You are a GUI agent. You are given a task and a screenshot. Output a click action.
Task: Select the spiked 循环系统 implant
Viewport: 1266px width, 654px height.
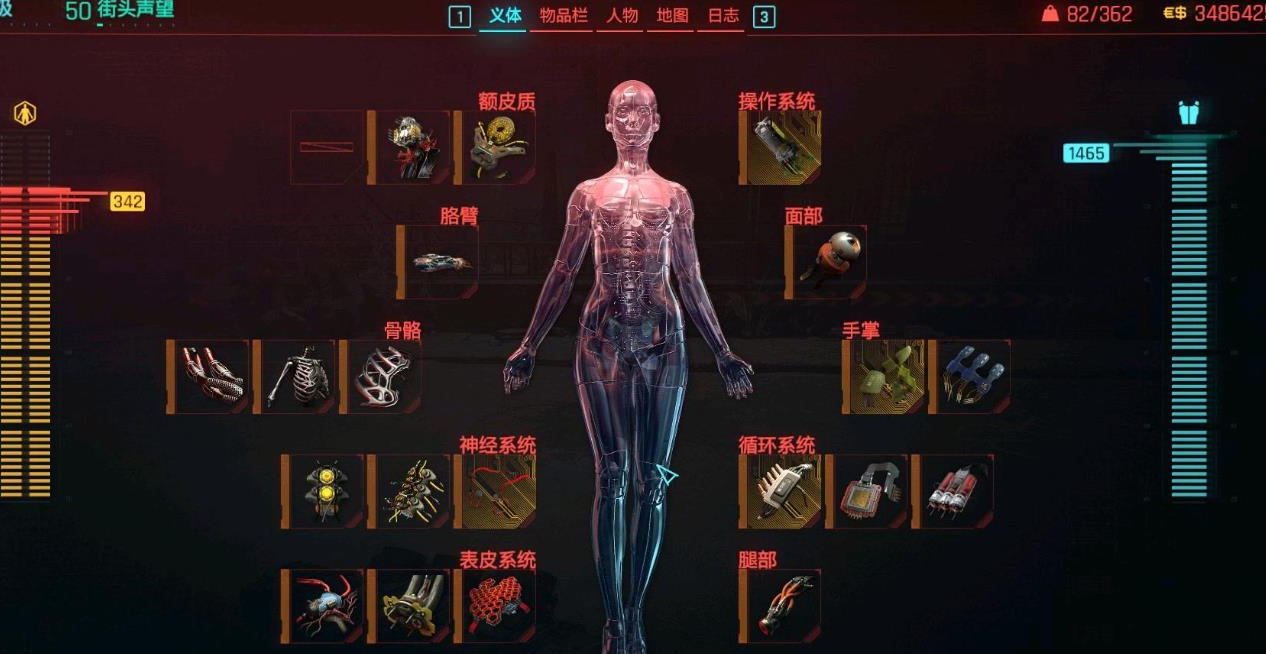781,492
